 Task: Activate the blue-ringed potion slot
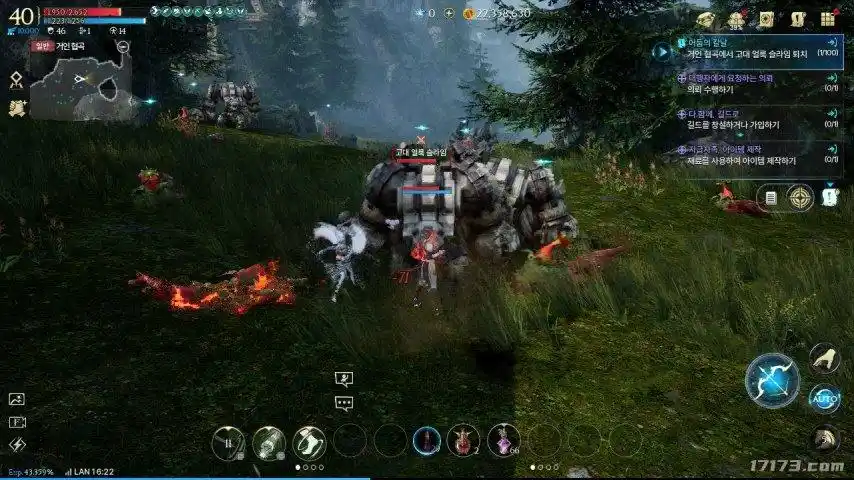click(x=427, y=440)
